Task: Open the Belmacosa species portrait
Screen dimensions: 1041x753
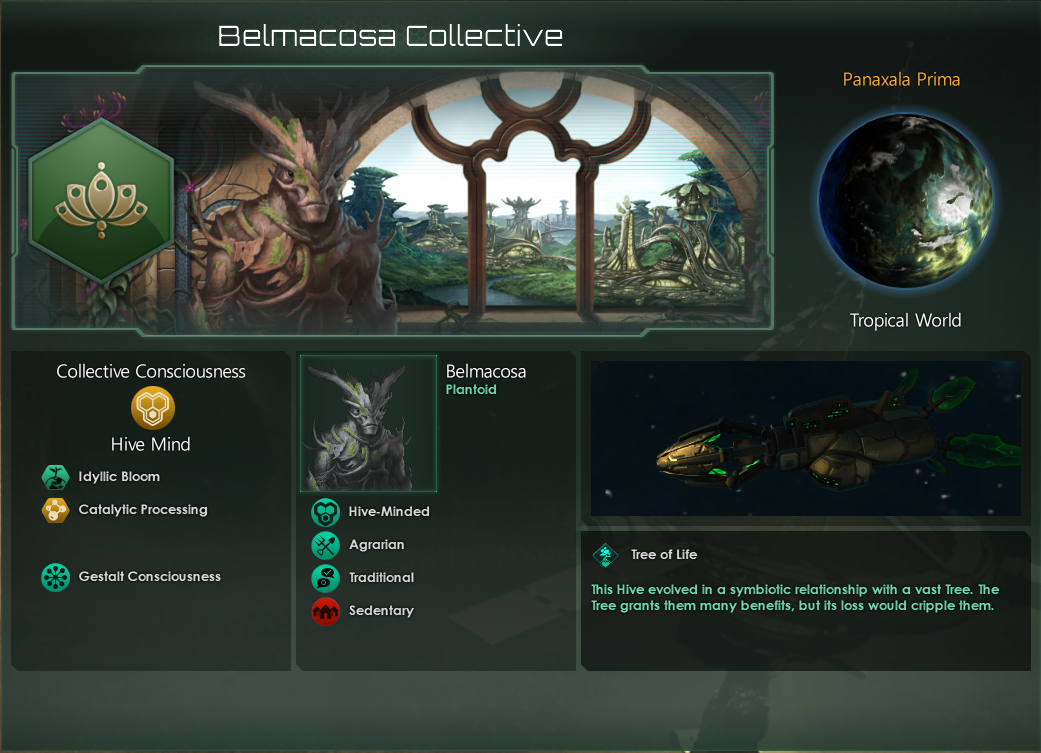Action: [x=369, y=423]
